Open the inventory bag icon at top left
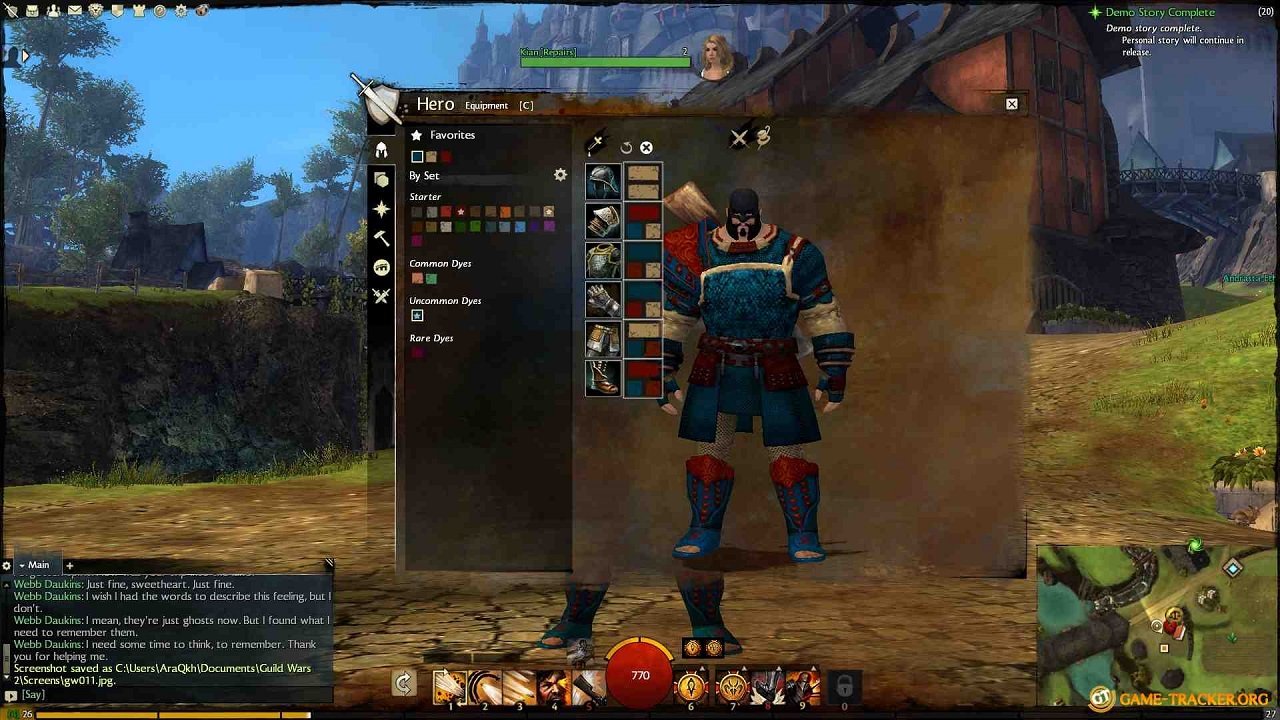1280x720 pixels. pyautogui.click(x=32, y=10)
